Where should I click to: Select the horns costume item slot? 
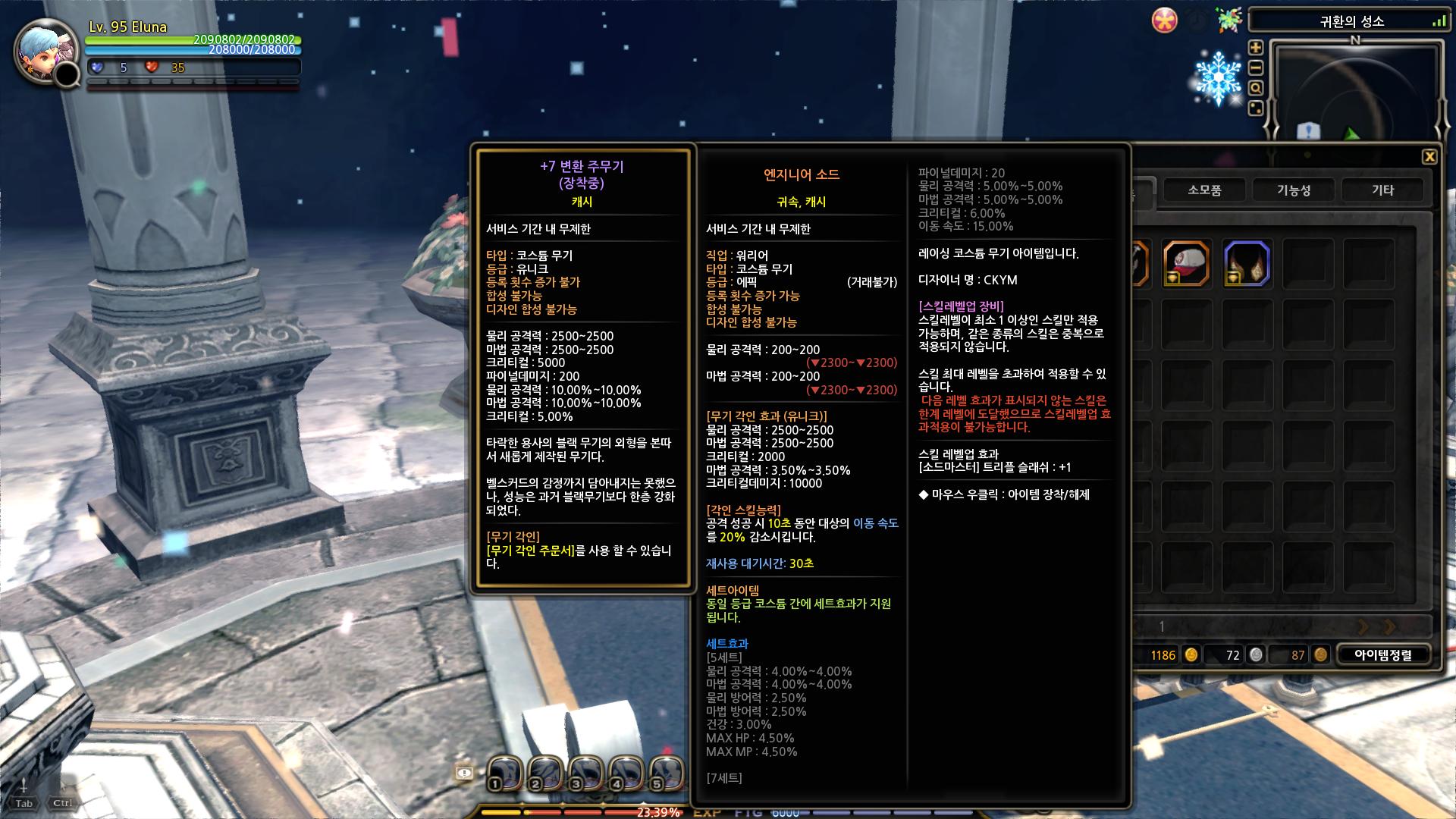[x=1246, y=263]
